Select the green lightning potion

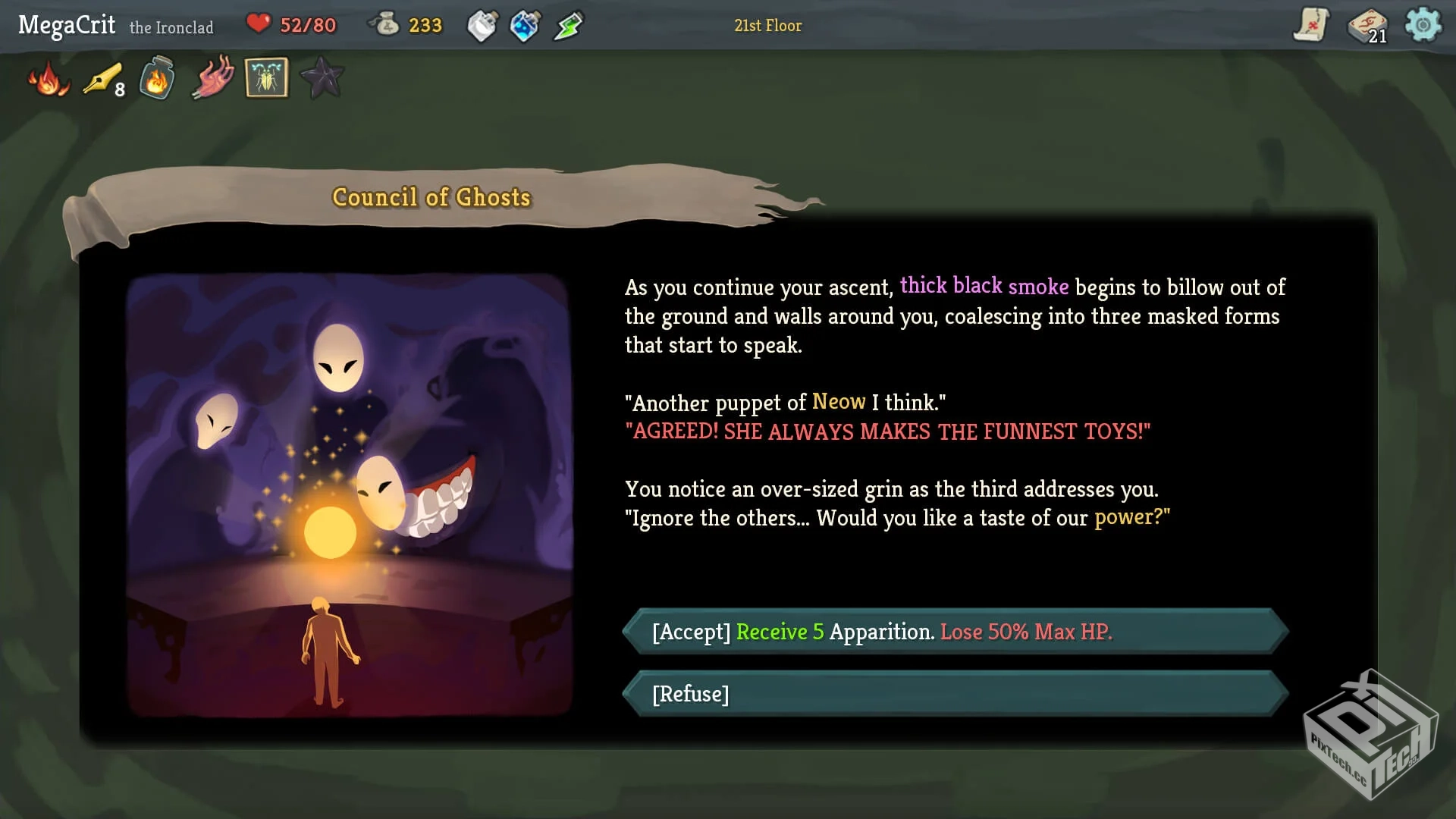pos(568,26)
